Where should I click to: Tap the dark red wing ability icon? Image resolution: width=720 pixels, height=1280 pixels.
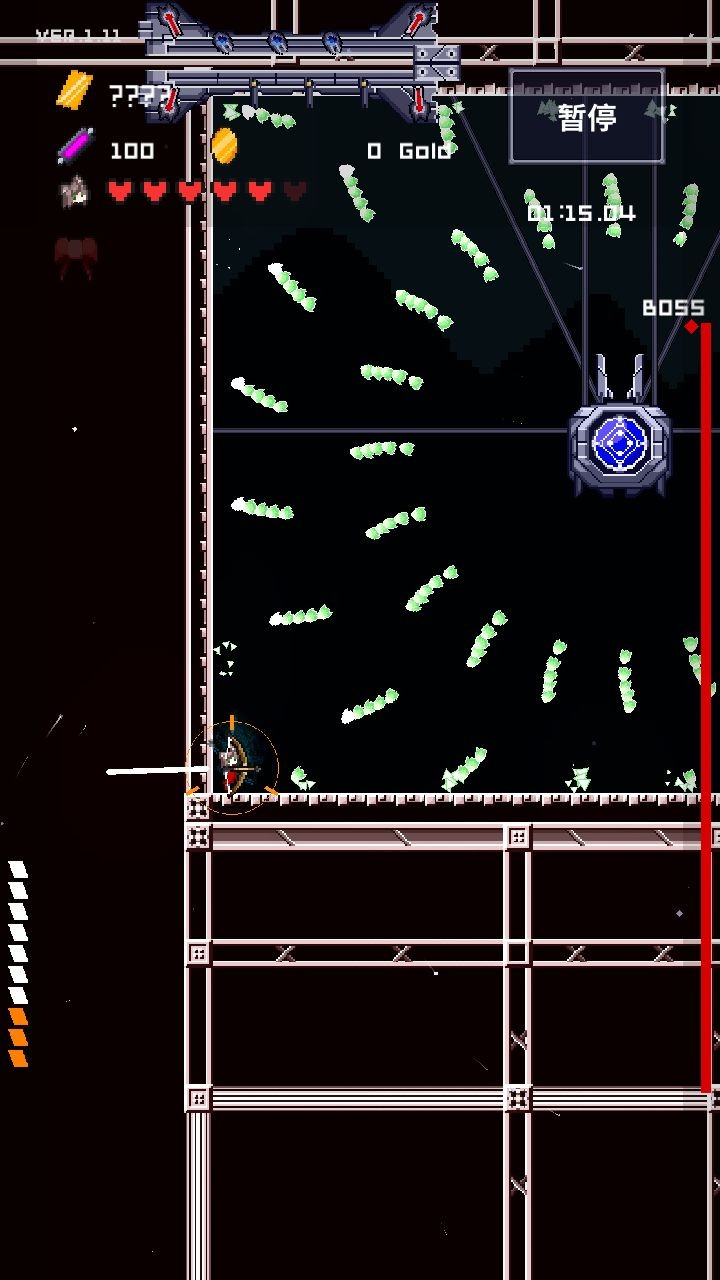[75, 257]
